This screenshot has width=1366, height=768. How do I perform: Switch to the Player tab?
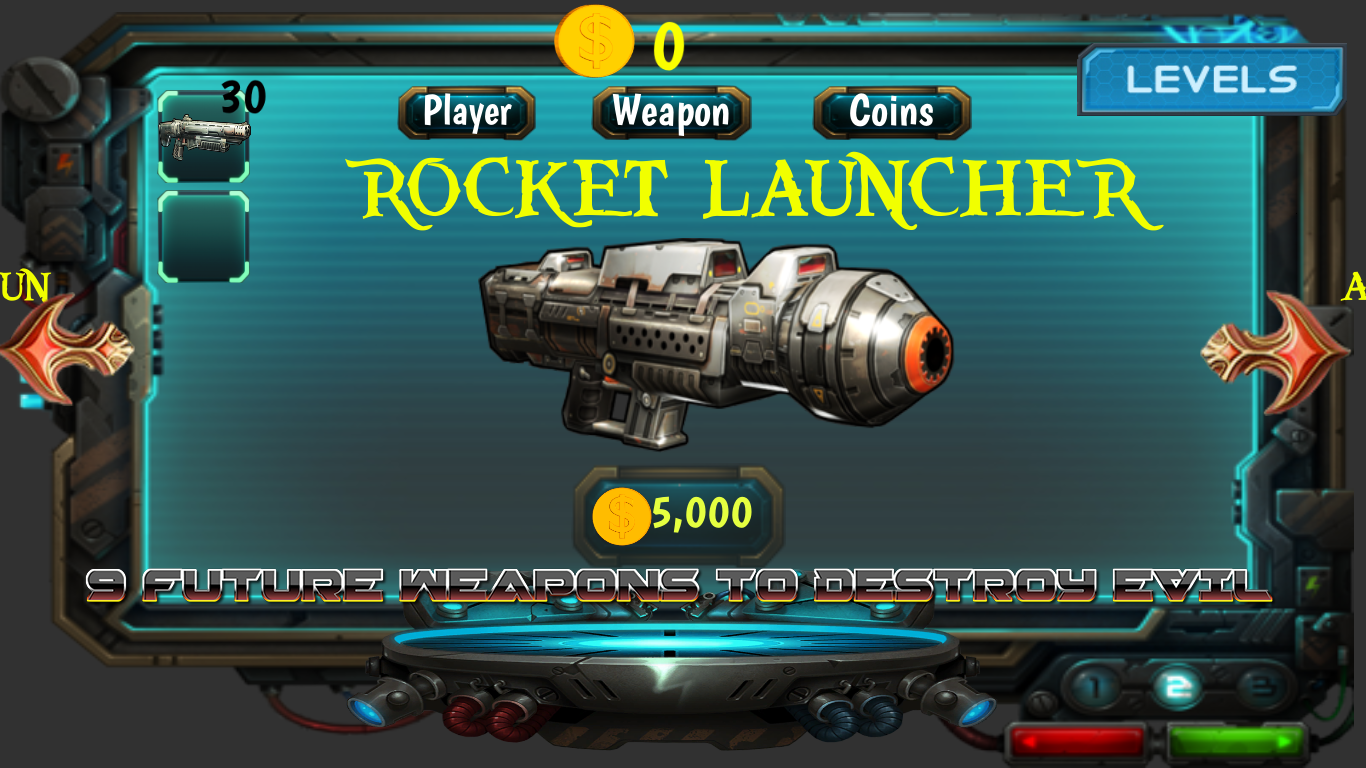tap(467, 113)
